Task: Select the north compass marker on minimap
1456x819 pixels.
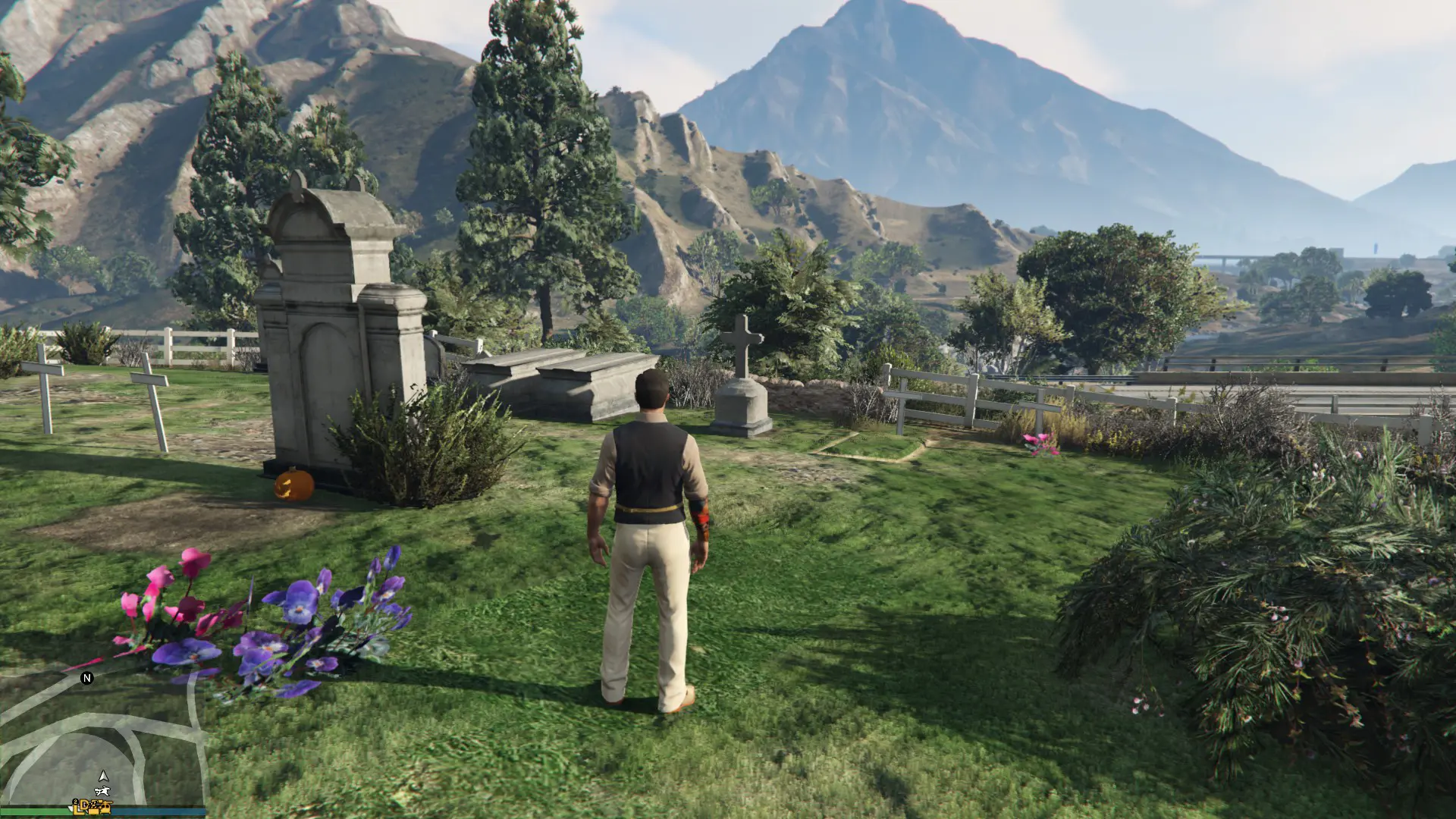Action: (87, 678)
